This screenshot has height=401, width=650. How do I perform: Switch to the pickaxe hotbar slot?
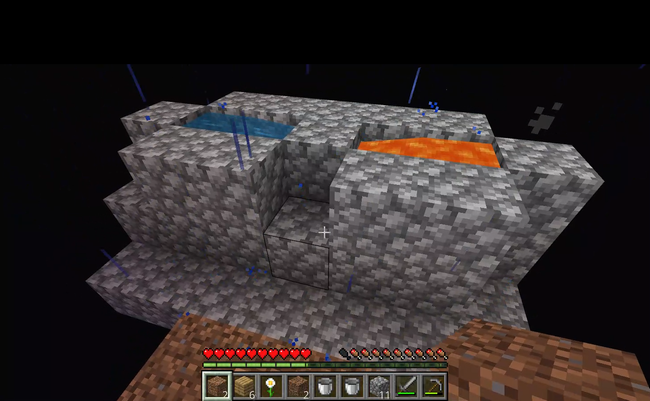pos(433,385)
